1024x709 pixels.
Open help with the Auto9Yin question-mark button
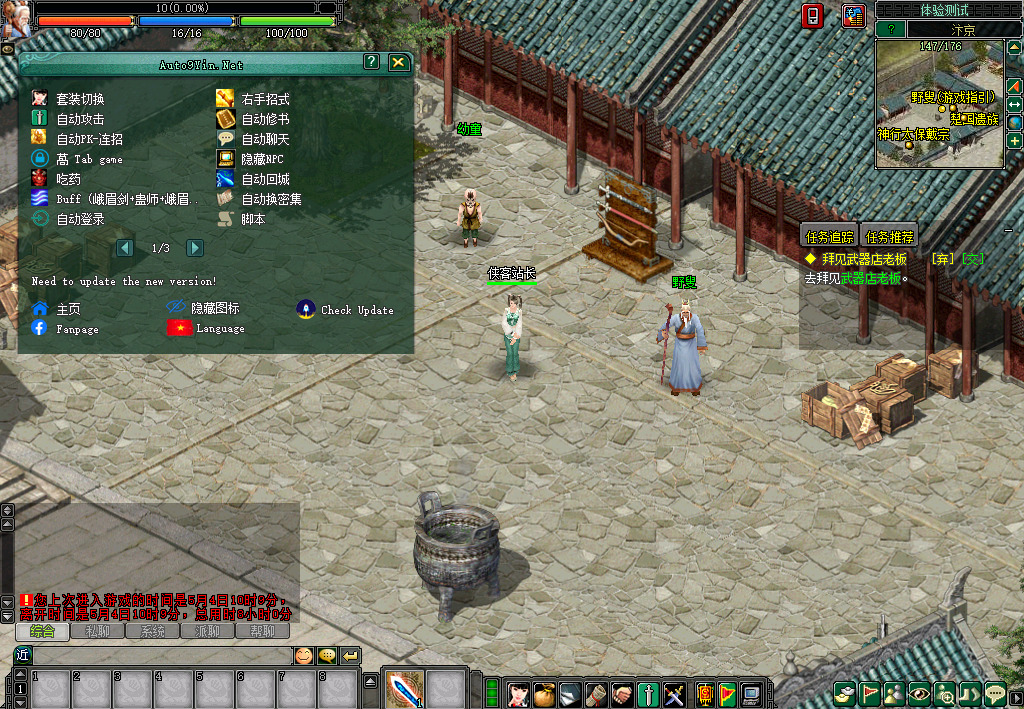(x=371, y=62)
